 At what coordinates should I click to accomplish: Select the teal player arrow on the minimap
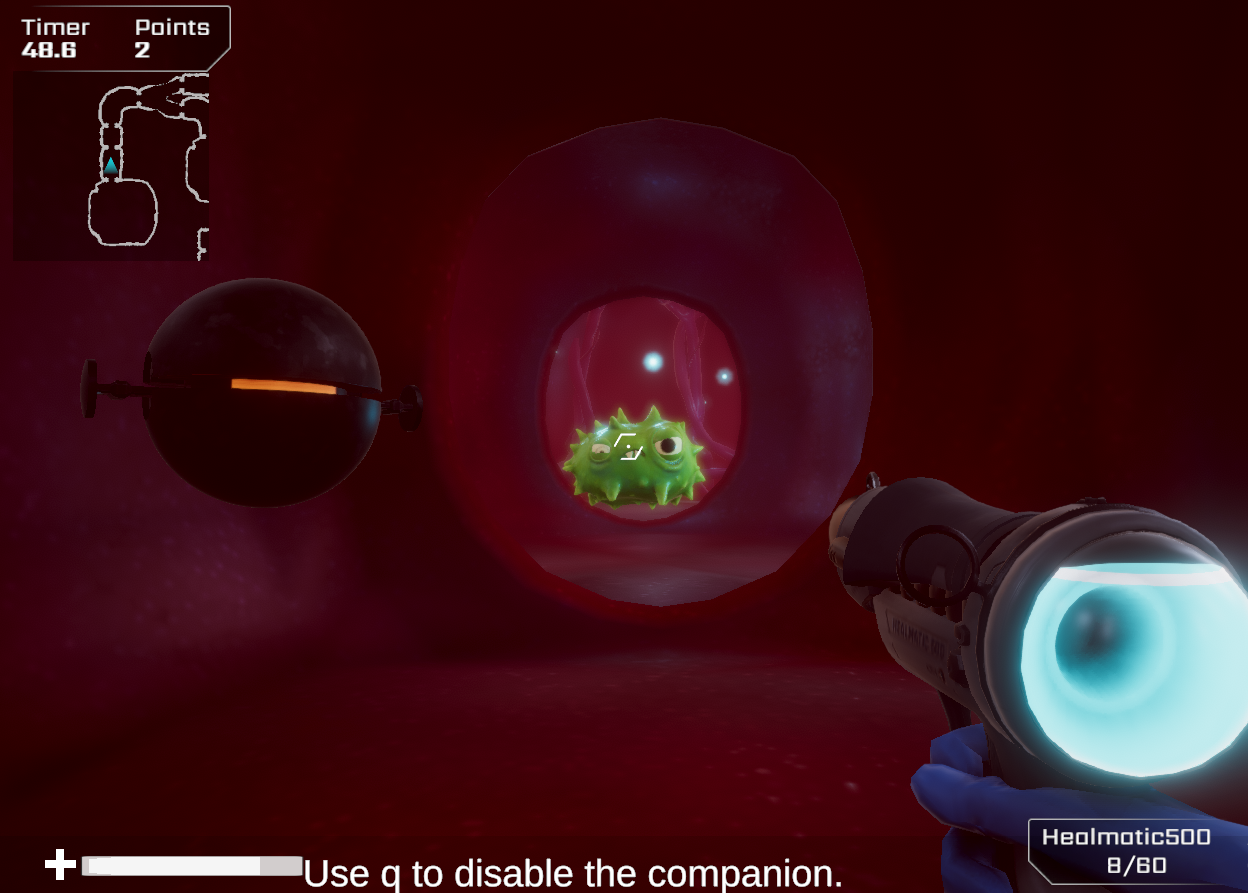tap(111, 165)
